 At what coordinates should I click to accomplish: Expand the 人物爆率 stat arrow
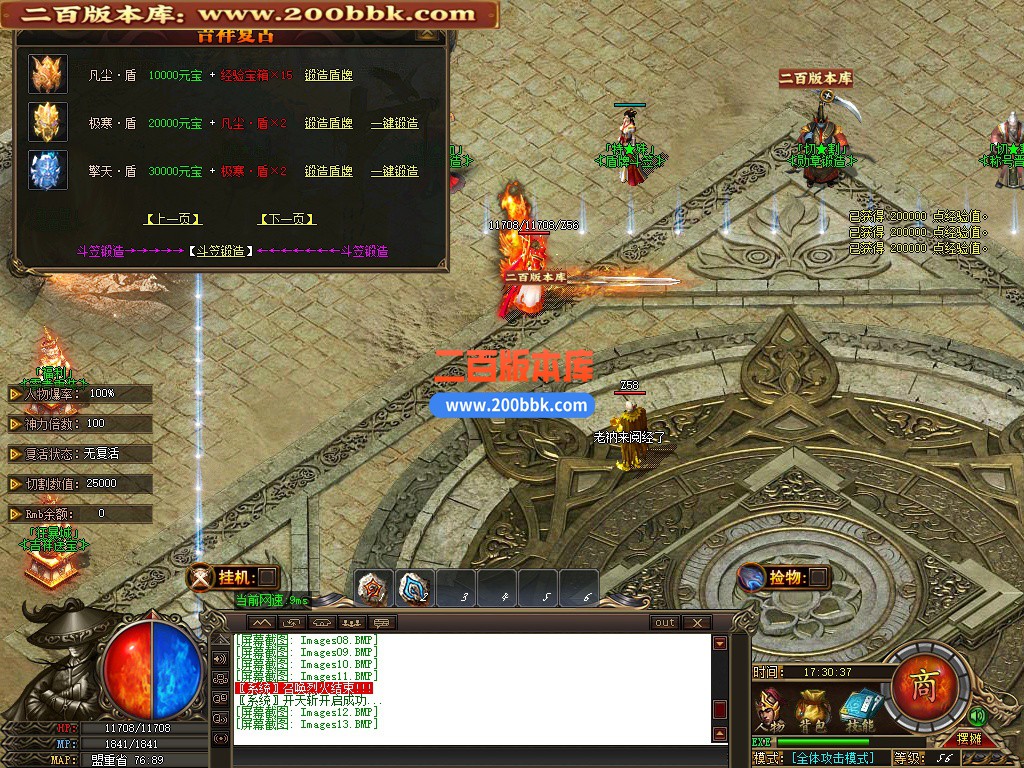tap(15, 394)
